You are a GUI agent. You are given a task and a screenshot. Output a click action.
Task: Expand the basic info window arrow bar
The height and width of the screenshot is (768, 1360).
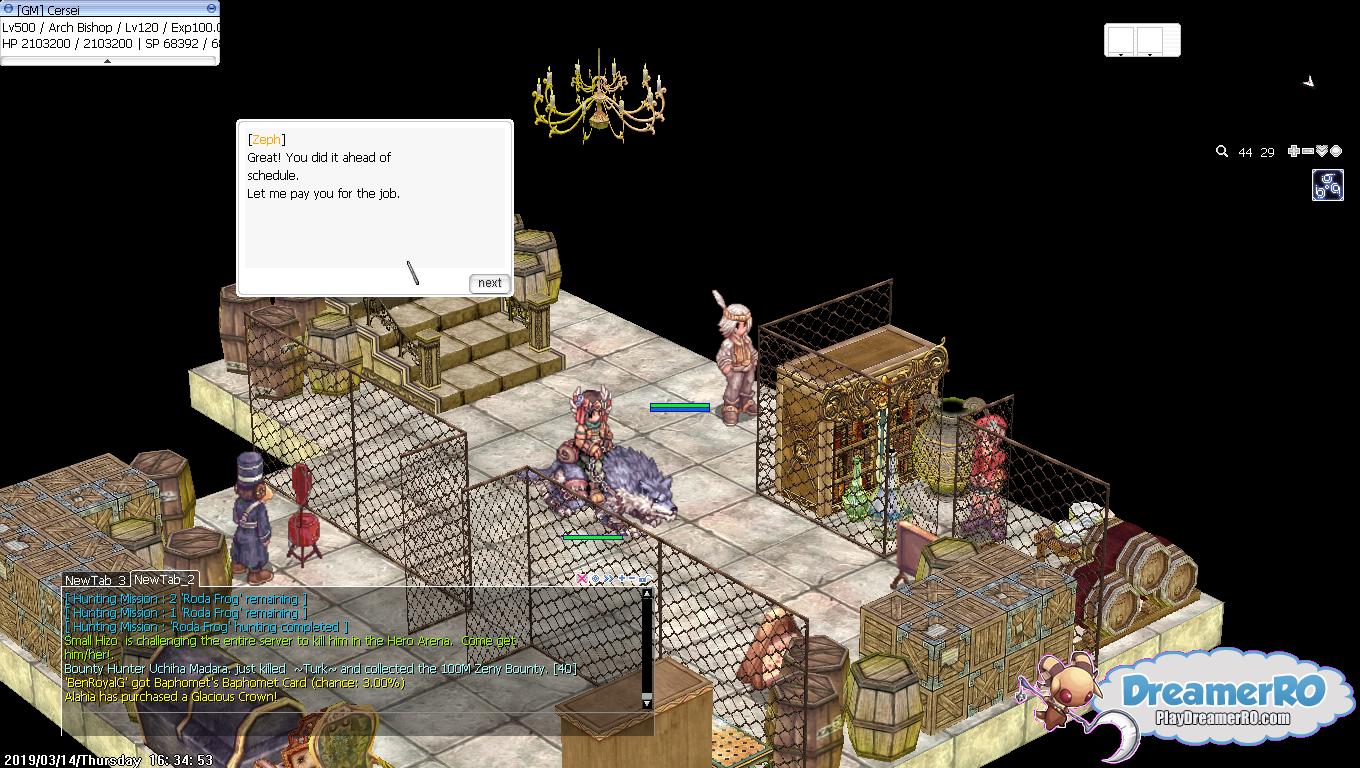(x=108, y=61)
